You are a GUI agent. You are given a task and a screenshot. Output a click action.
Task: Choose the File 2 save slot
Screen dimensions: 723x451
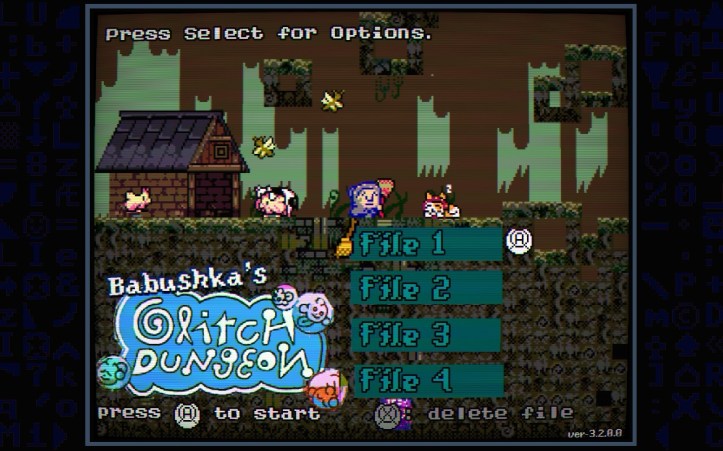[427, 289]
